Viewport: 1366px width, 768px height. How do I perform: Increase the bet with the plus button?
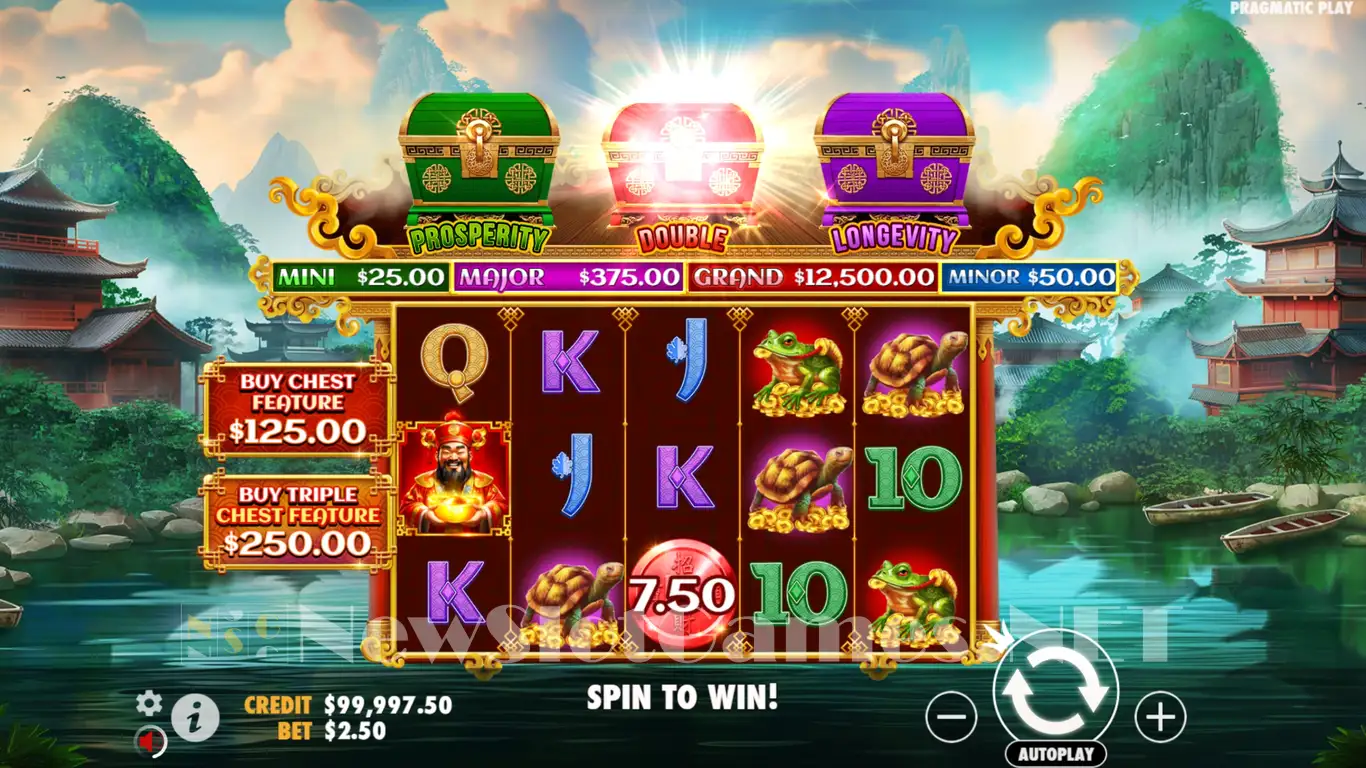pyautogui.click(x=1160, y=717)
